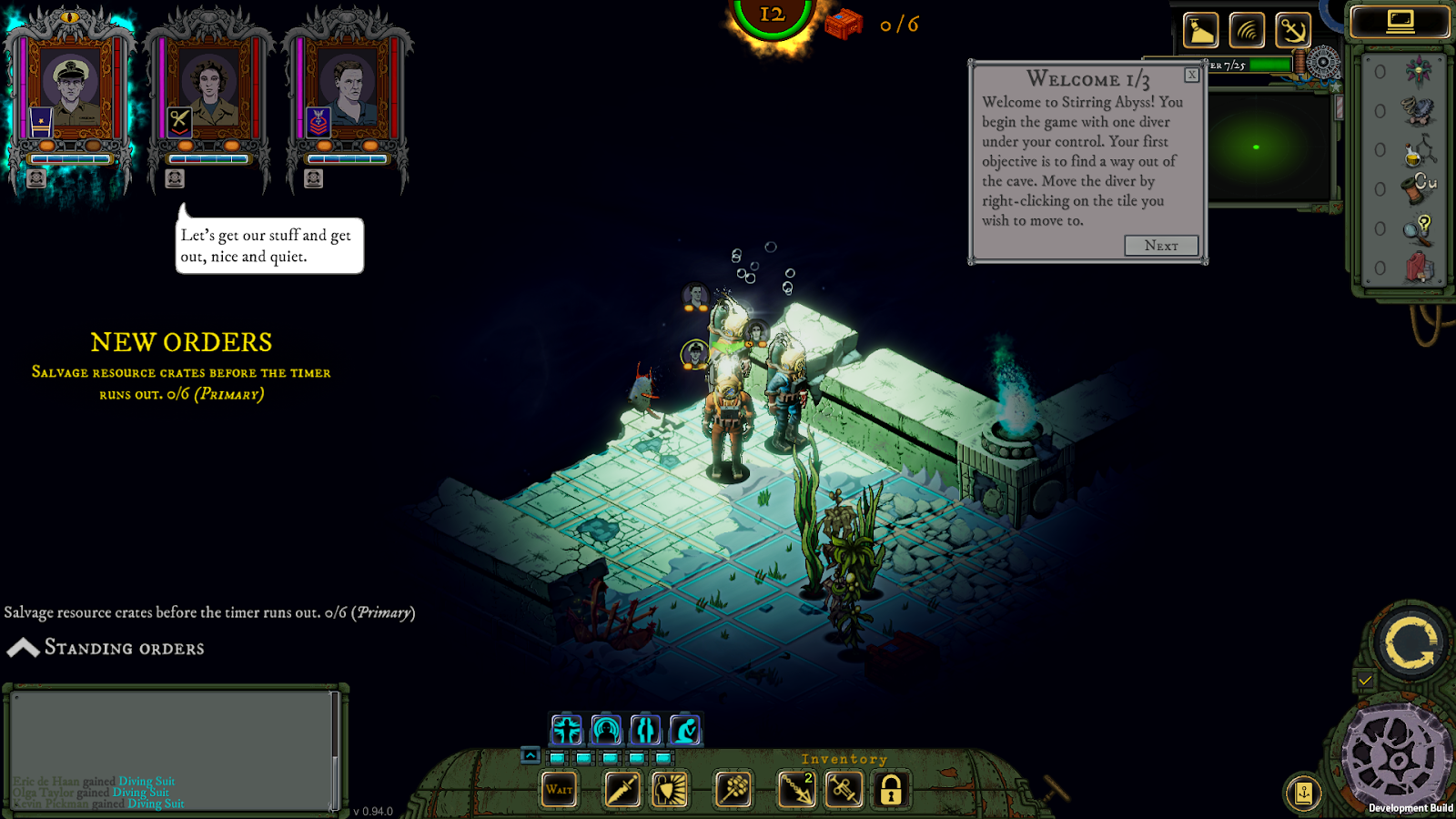Choose the third crew member portrait
Viewport: 1456px width, 819px height.
347,91
